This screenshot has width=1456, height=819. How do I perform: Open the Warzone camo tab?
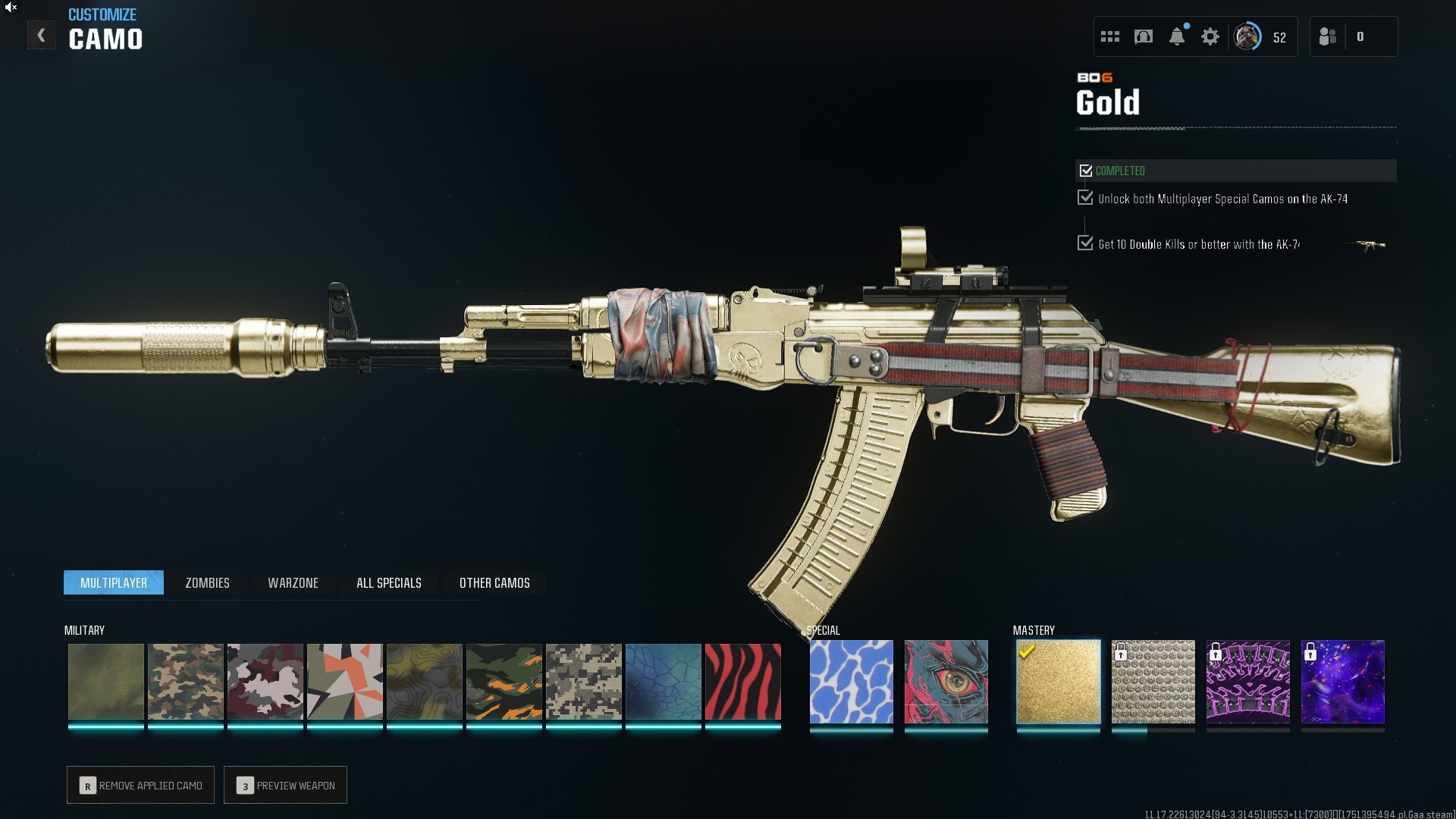[x=293, y=582]
